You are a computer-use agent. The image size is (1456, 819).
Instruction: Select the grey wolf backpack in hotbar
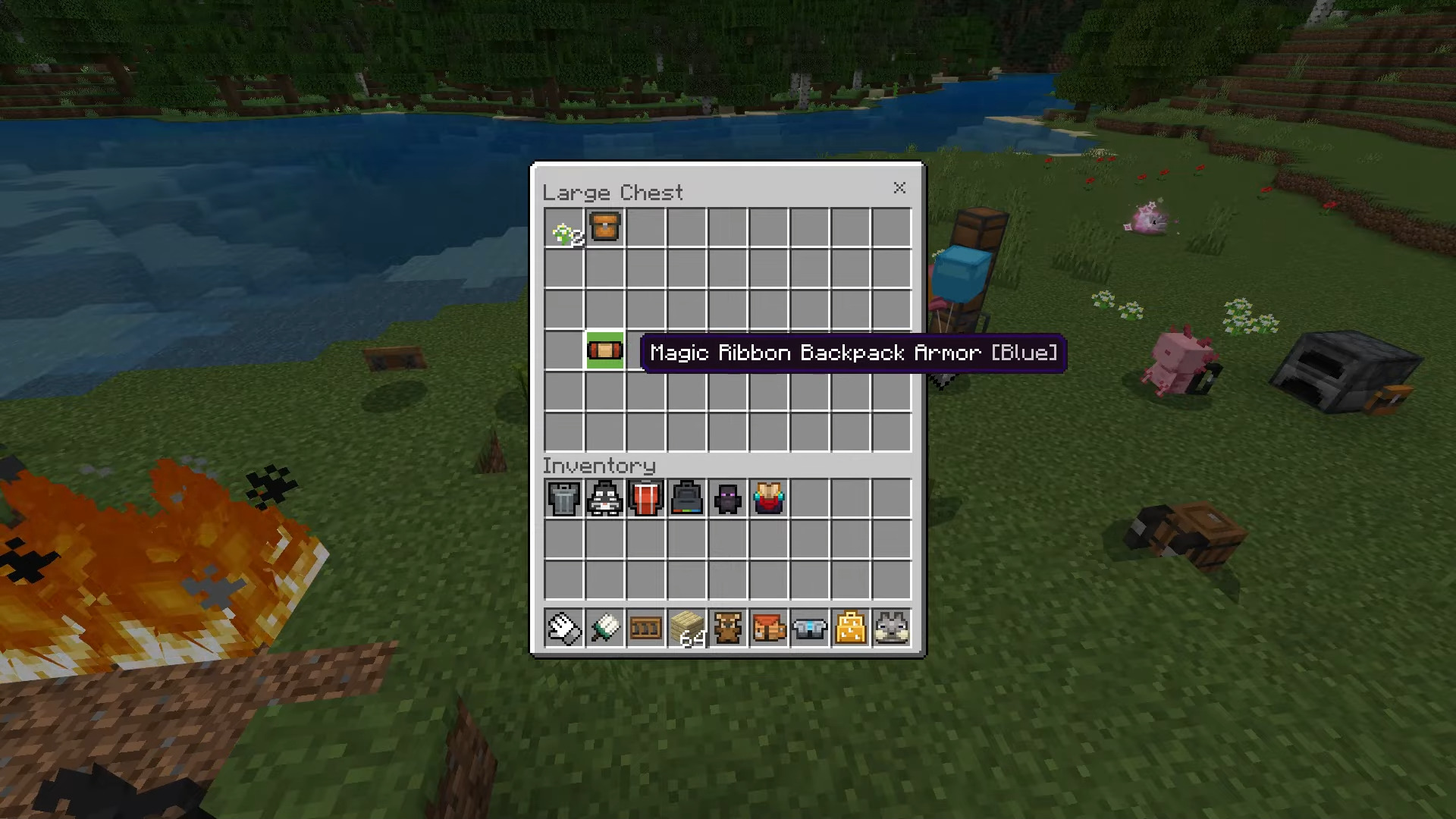click(892, 629)
